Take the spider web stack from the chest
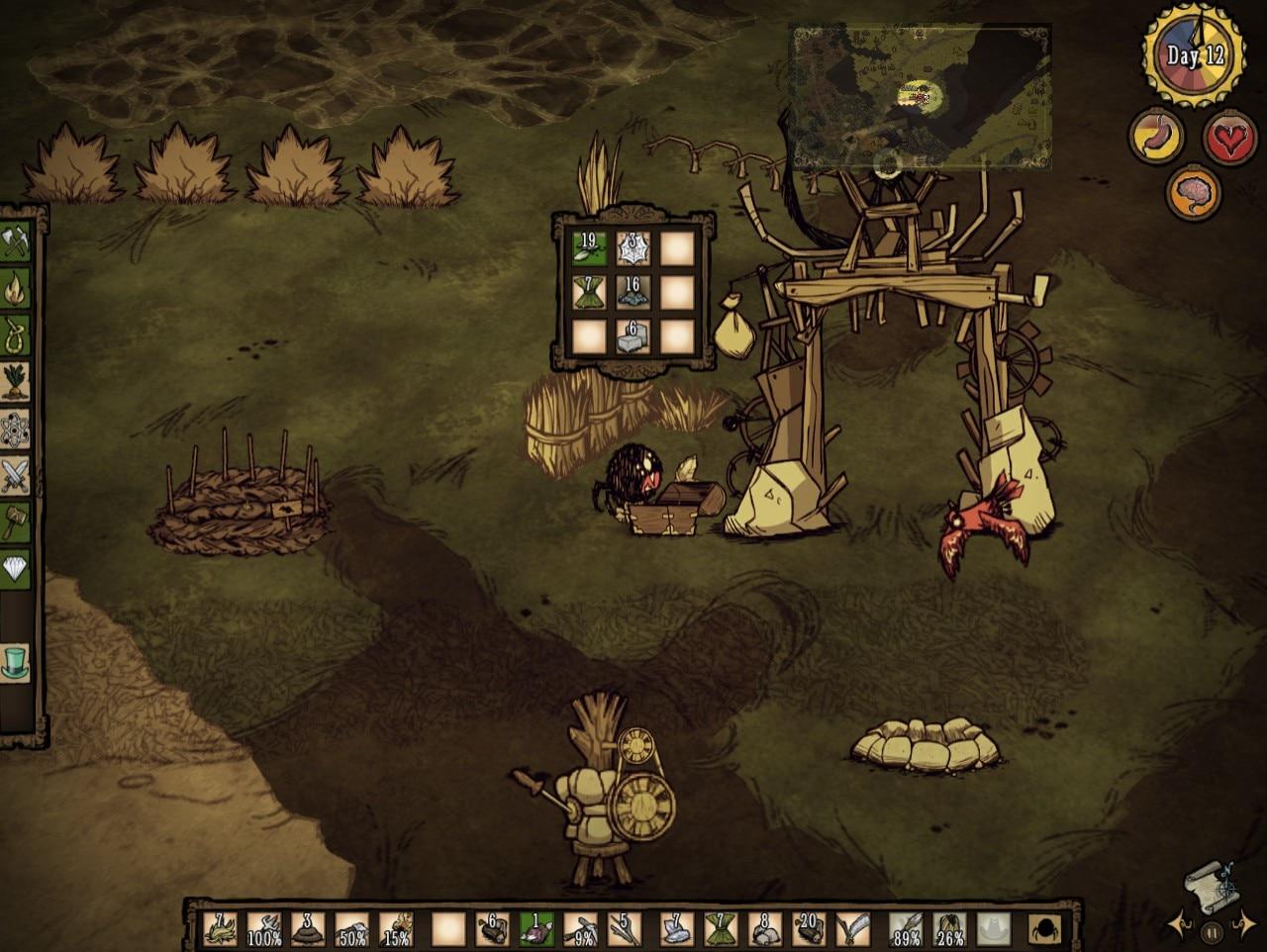The height and width of the screenshot is (952, 1267). click(633, 248)
